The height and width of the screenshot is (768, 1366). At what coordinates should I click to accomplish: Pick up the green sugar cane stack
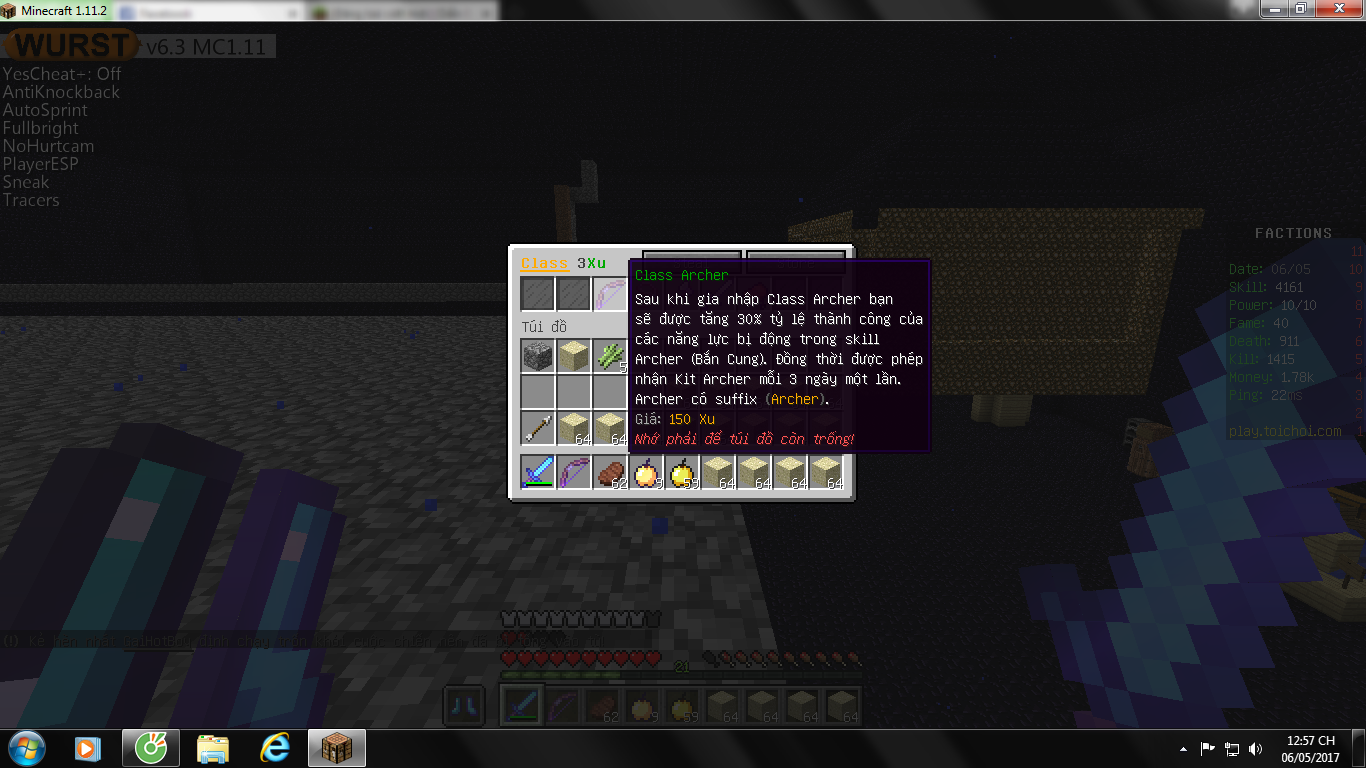(x=609, y=355)
